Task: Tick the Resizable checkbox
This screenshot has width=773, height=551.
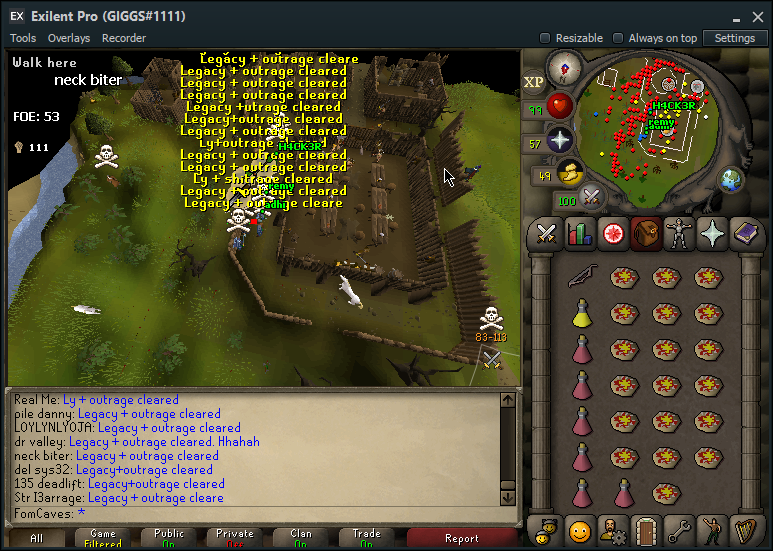Action: [545, 38]
